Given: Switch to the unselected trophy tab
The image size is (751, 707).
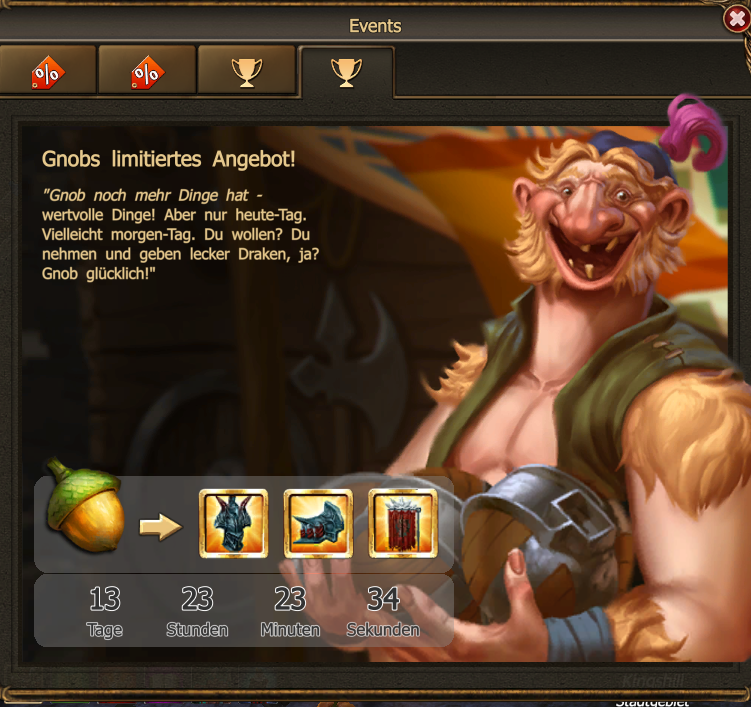Looking at the screenshot, I should coord(246,71).
